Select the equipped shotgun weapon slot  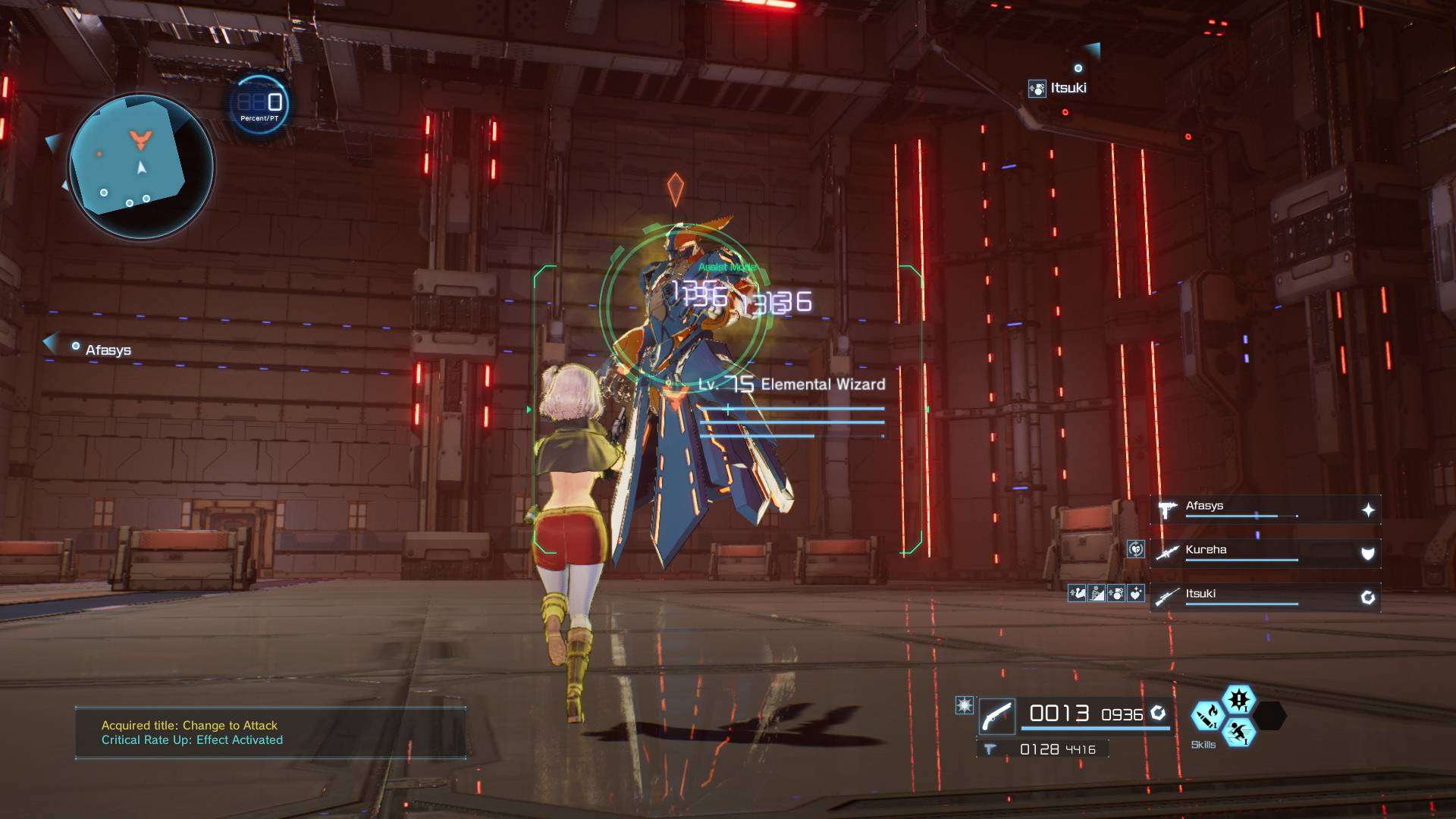pos(997,715)
